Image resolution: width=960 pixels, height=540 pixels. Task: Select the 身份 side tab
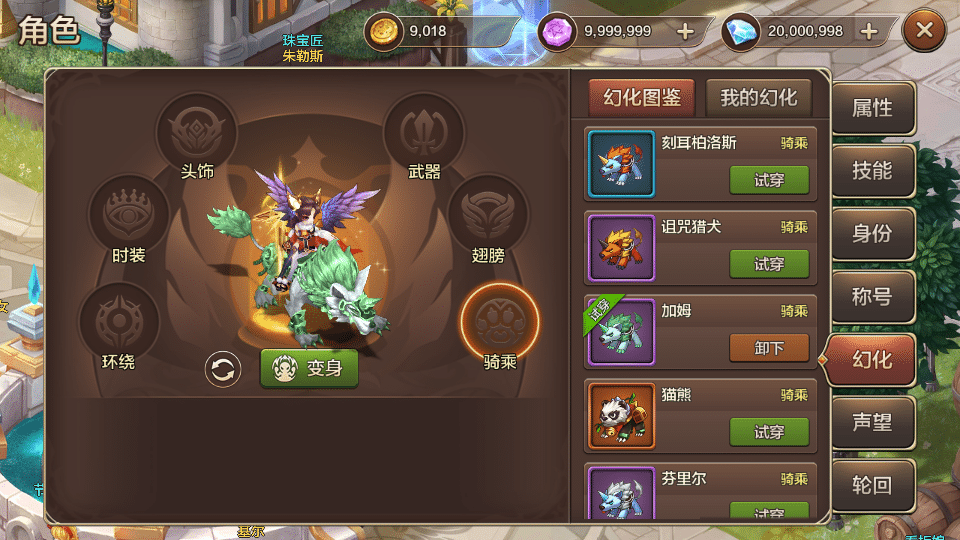[x=872, y=234]
